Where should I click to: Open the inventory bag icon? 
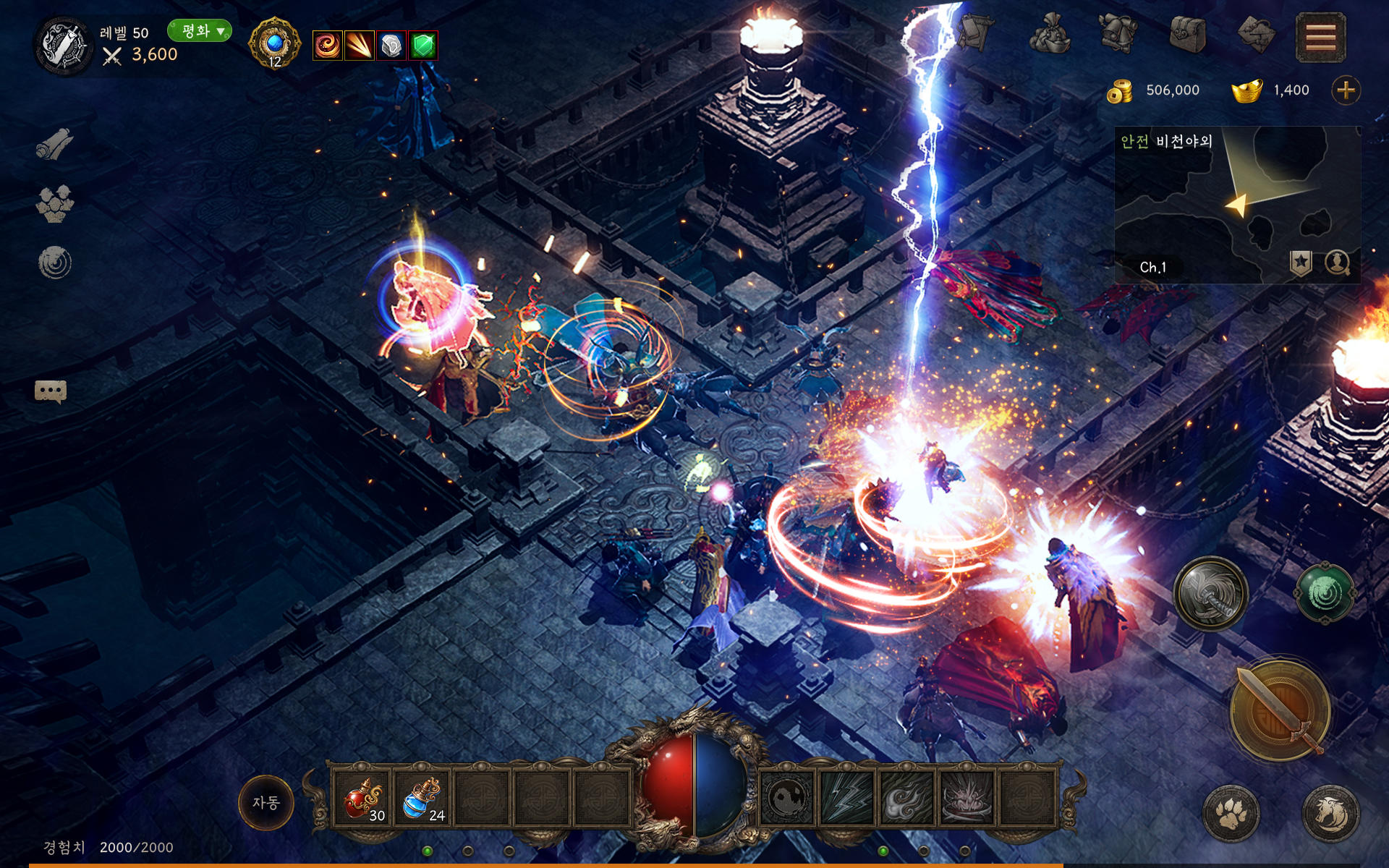[x=1186, y=35]
